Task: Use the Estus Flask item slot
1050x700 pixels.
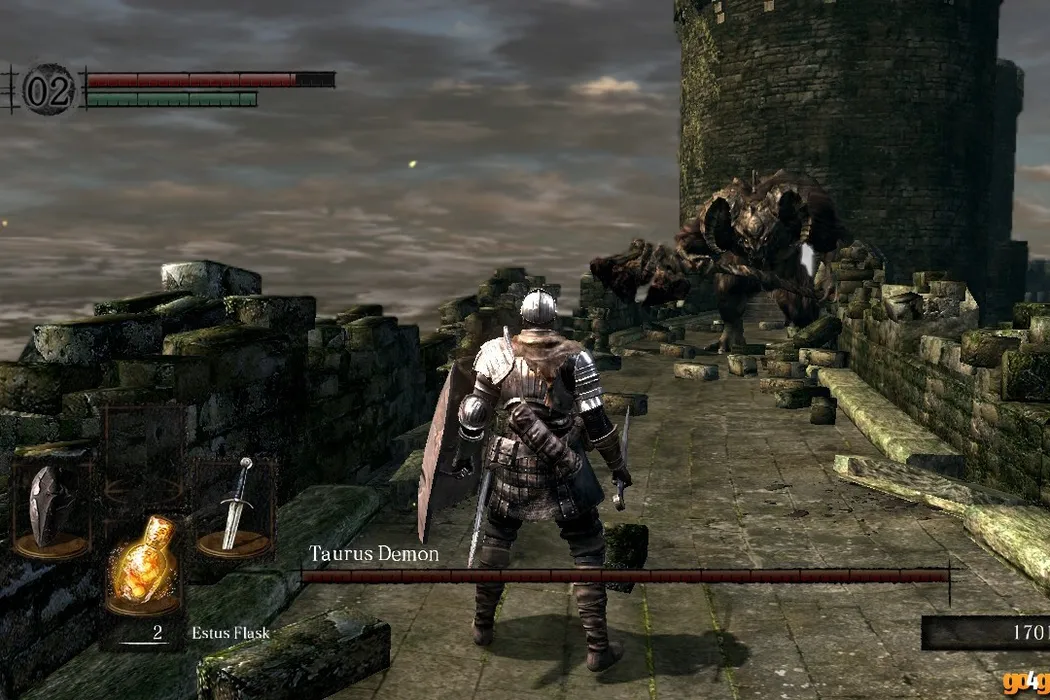Action: click(x=142, y=563)
